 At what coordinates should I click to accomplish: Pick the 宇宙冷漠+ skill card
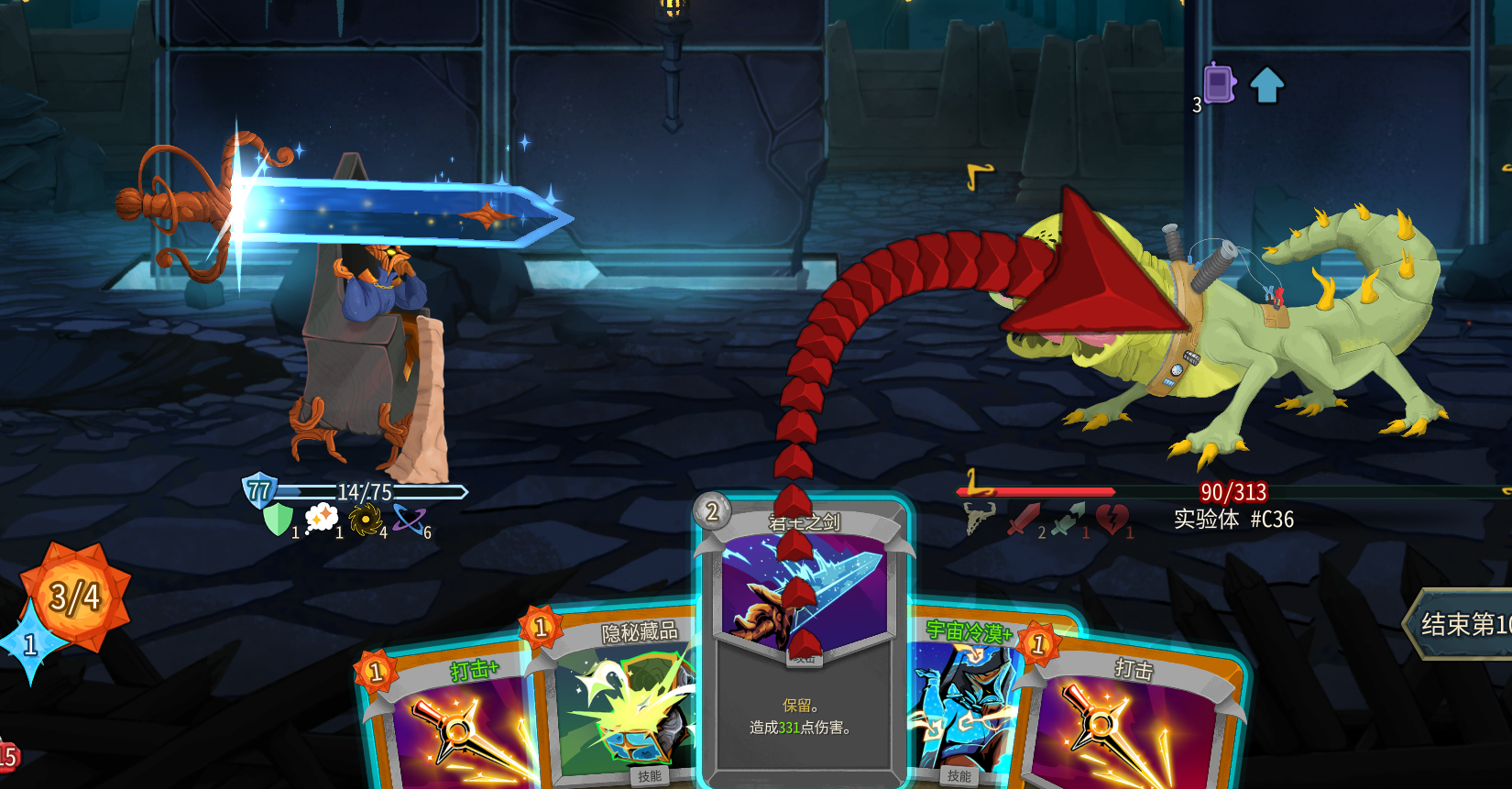(960, 706)
